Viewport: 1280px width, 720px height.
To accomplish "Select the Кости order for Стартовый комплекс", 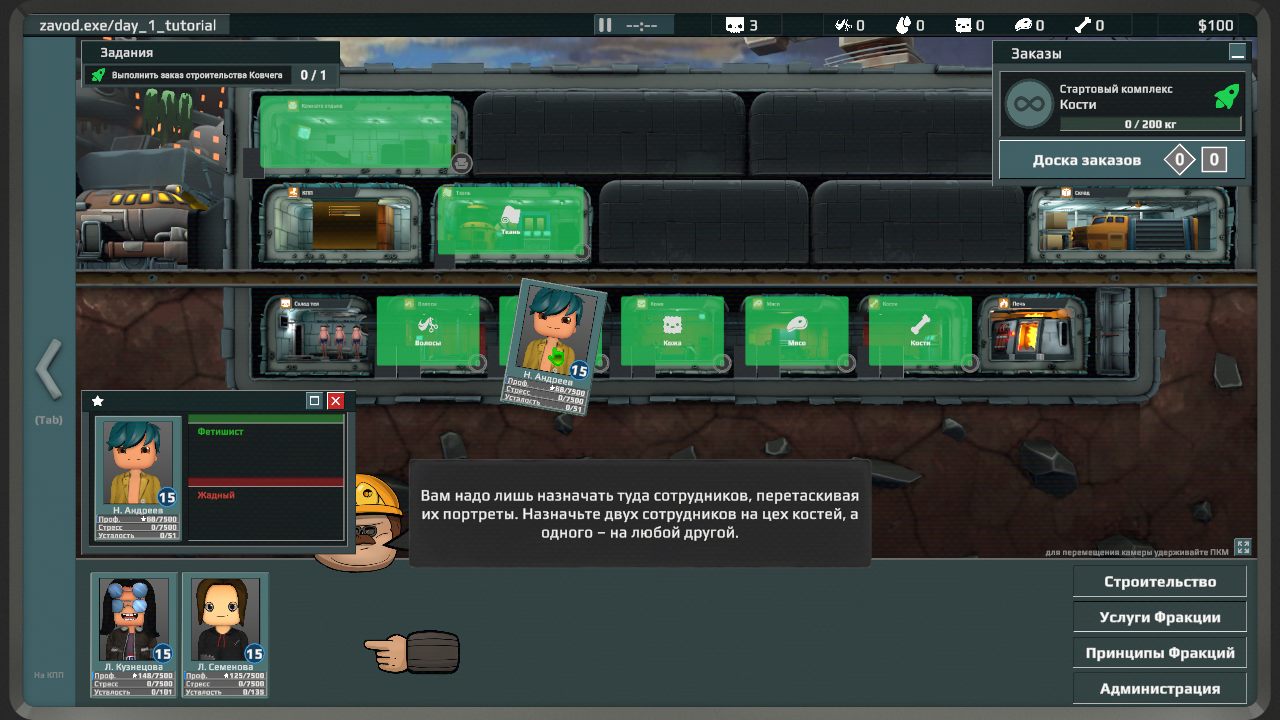I will pyautogui.click(x=1122, y=104).
